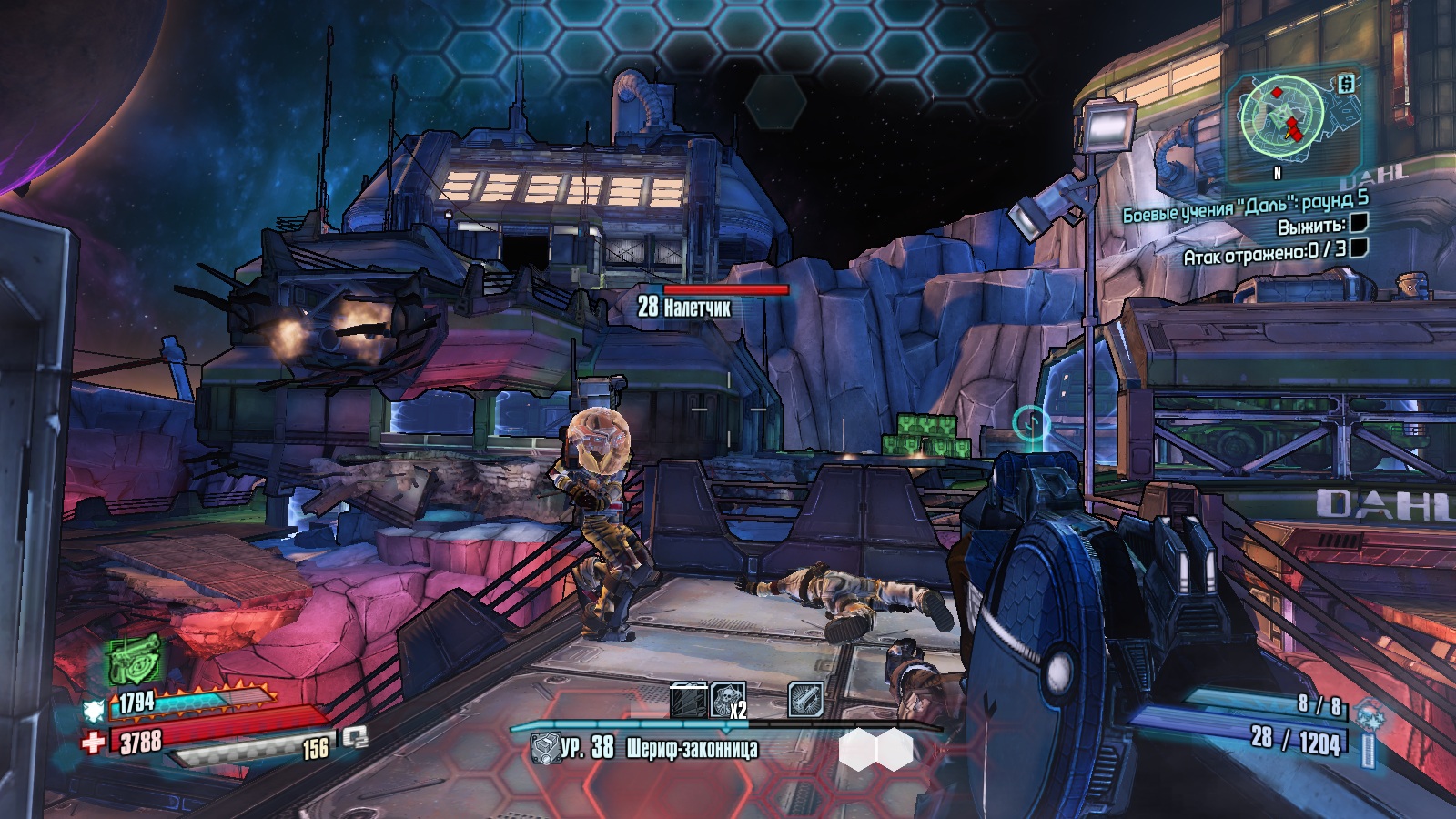Screen dimensions: 1456x819
Task: Select the dollar vendor marker on minimap
Action: click(x=1346, y=84)
